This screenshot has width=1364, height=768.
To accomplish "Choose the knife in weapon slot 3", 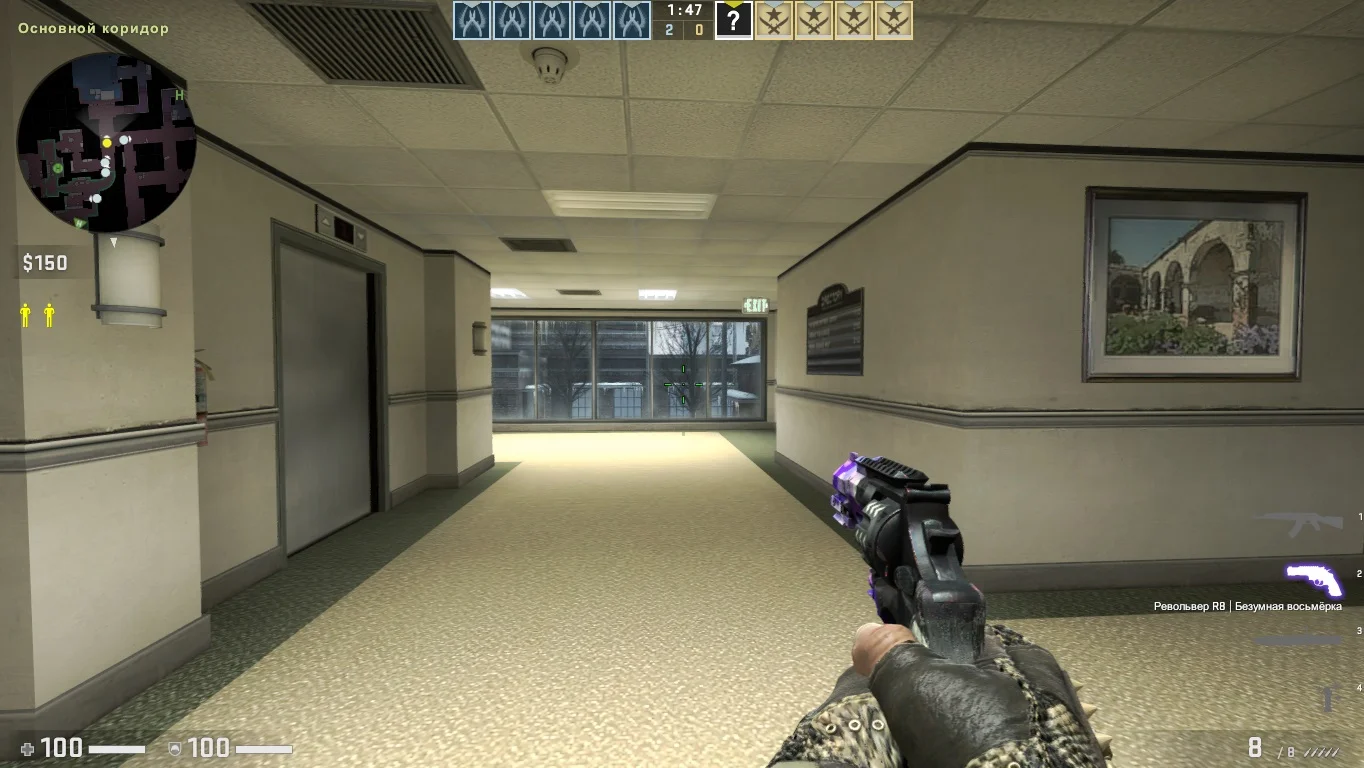I will tap(1298, 640).
